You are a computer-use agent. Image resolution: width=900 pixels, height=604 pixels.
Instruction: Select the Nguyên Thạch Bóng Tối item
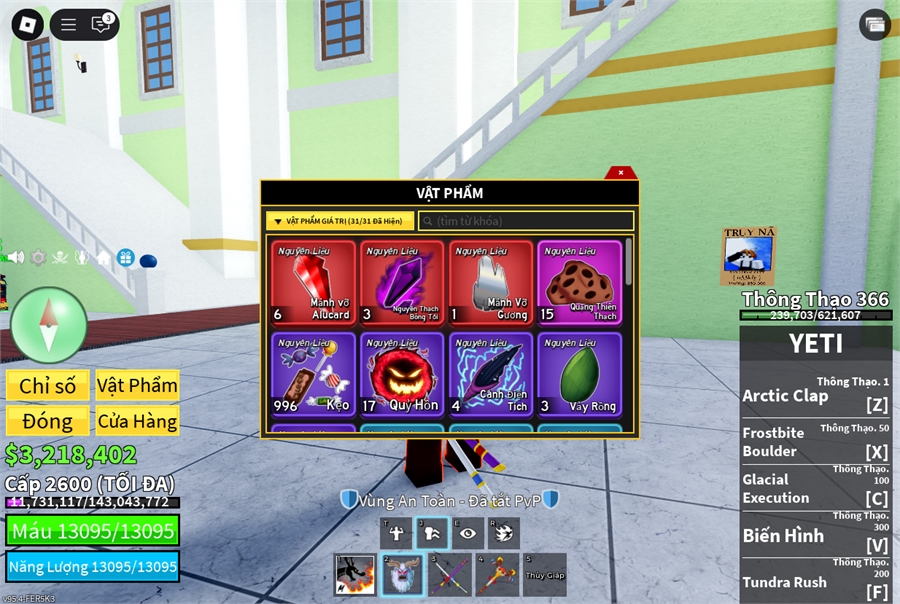(x=402, y=283)
